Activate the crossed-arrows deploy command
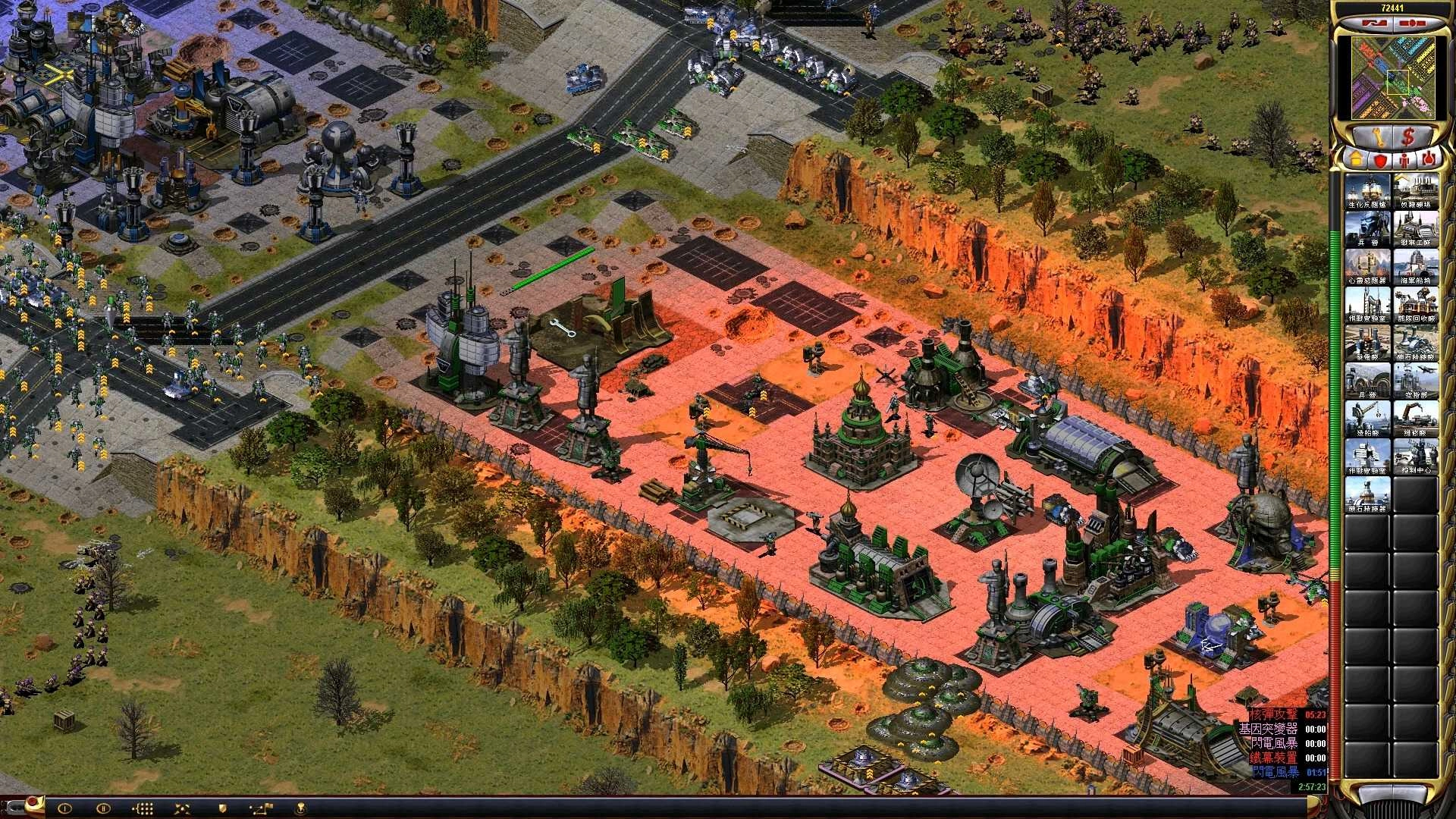Viewport: 1456px width, 819px height. tap(182, 808)
